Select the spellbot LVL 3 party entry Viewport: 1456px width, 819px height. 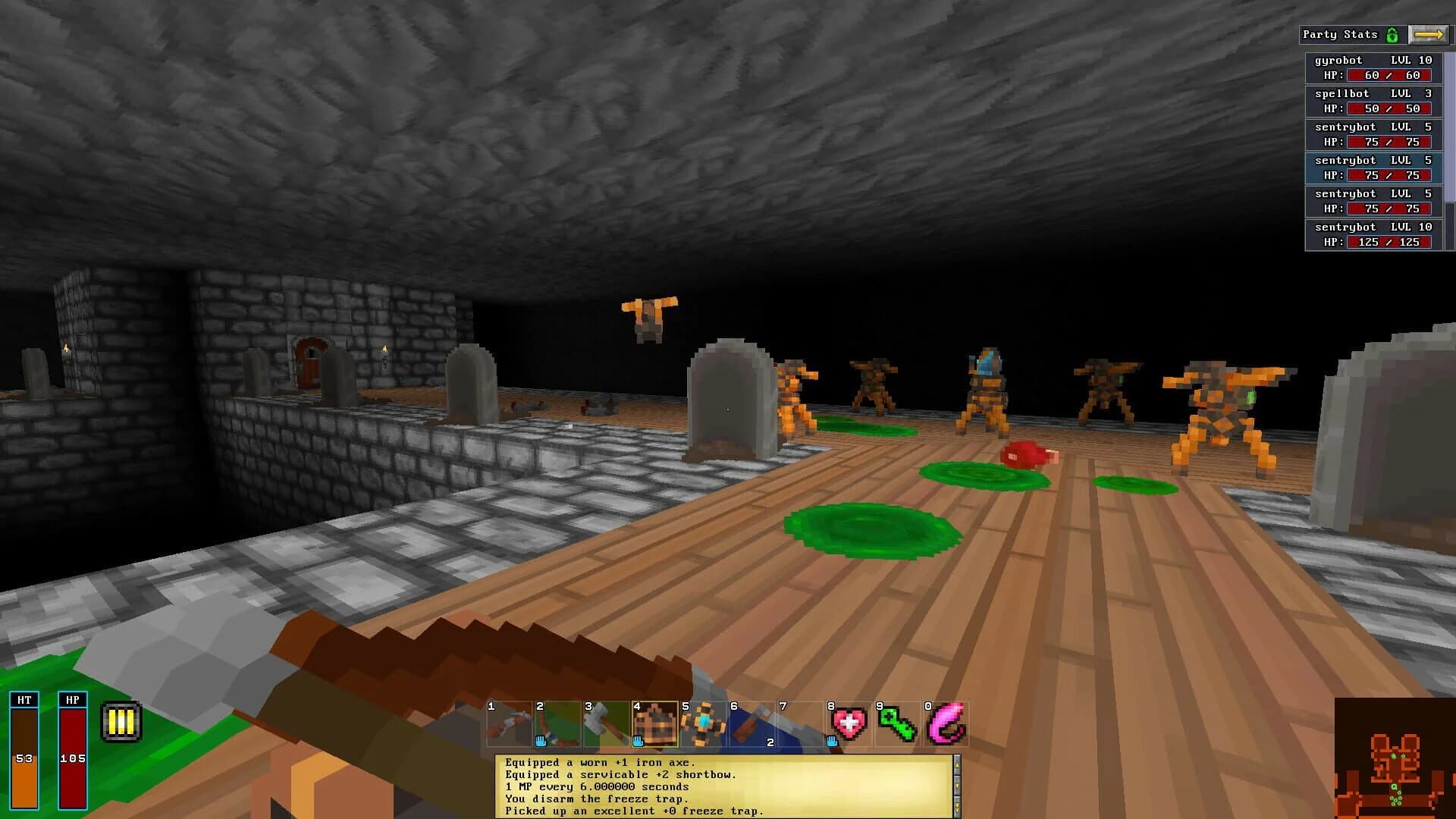pos(1373,101)
